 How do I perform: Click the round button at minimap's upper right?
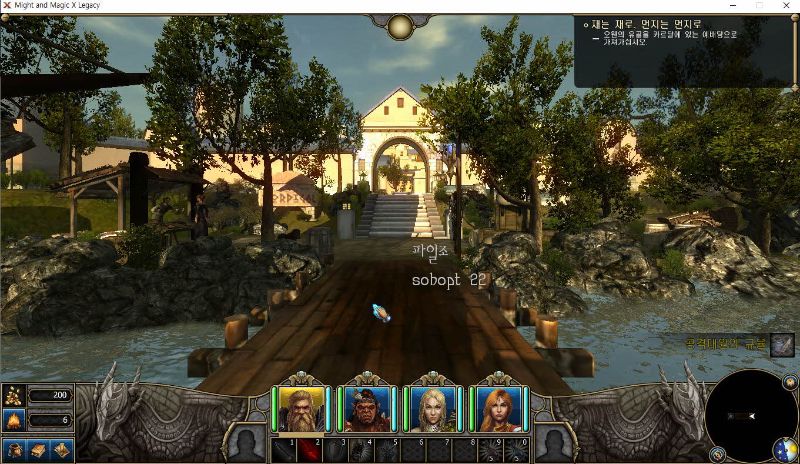[x=789, y=380]
